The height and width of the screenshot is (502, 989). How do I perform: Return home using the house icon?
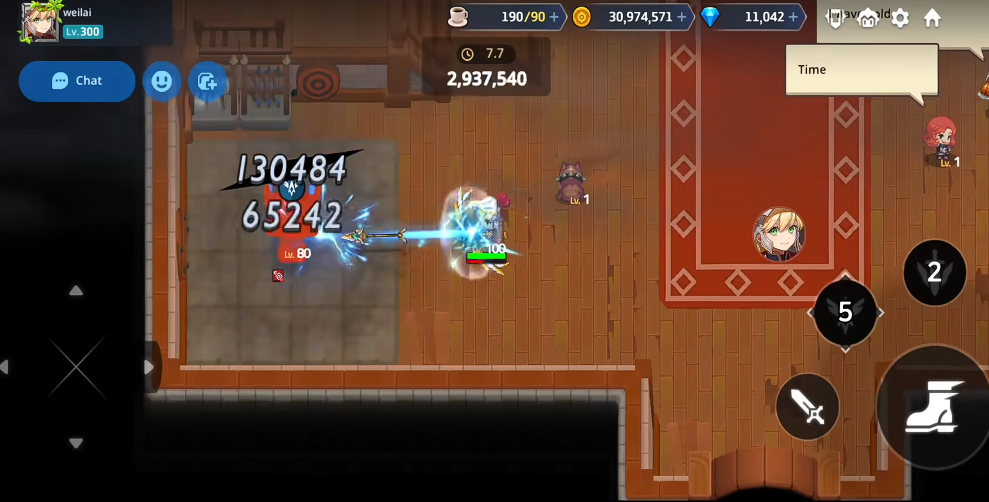click(932, 18)
